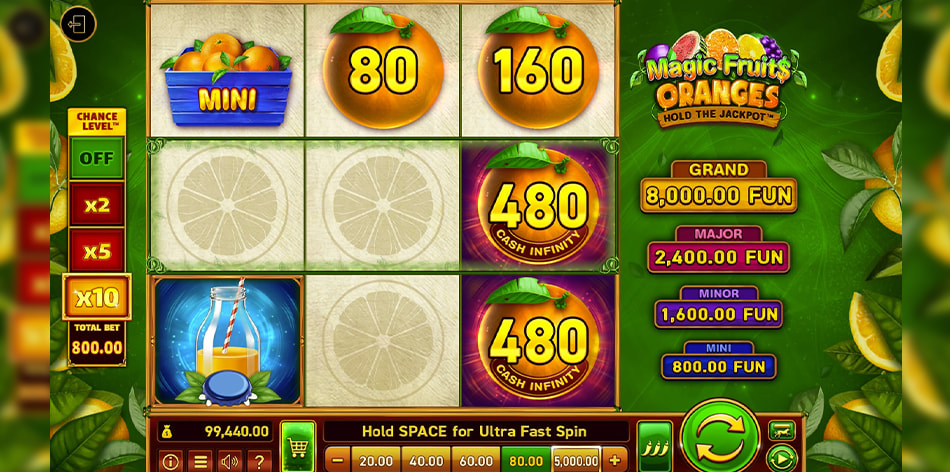950x472 pixels.
Task: Select the 60.00 bet amount
Action: [476, 460]
